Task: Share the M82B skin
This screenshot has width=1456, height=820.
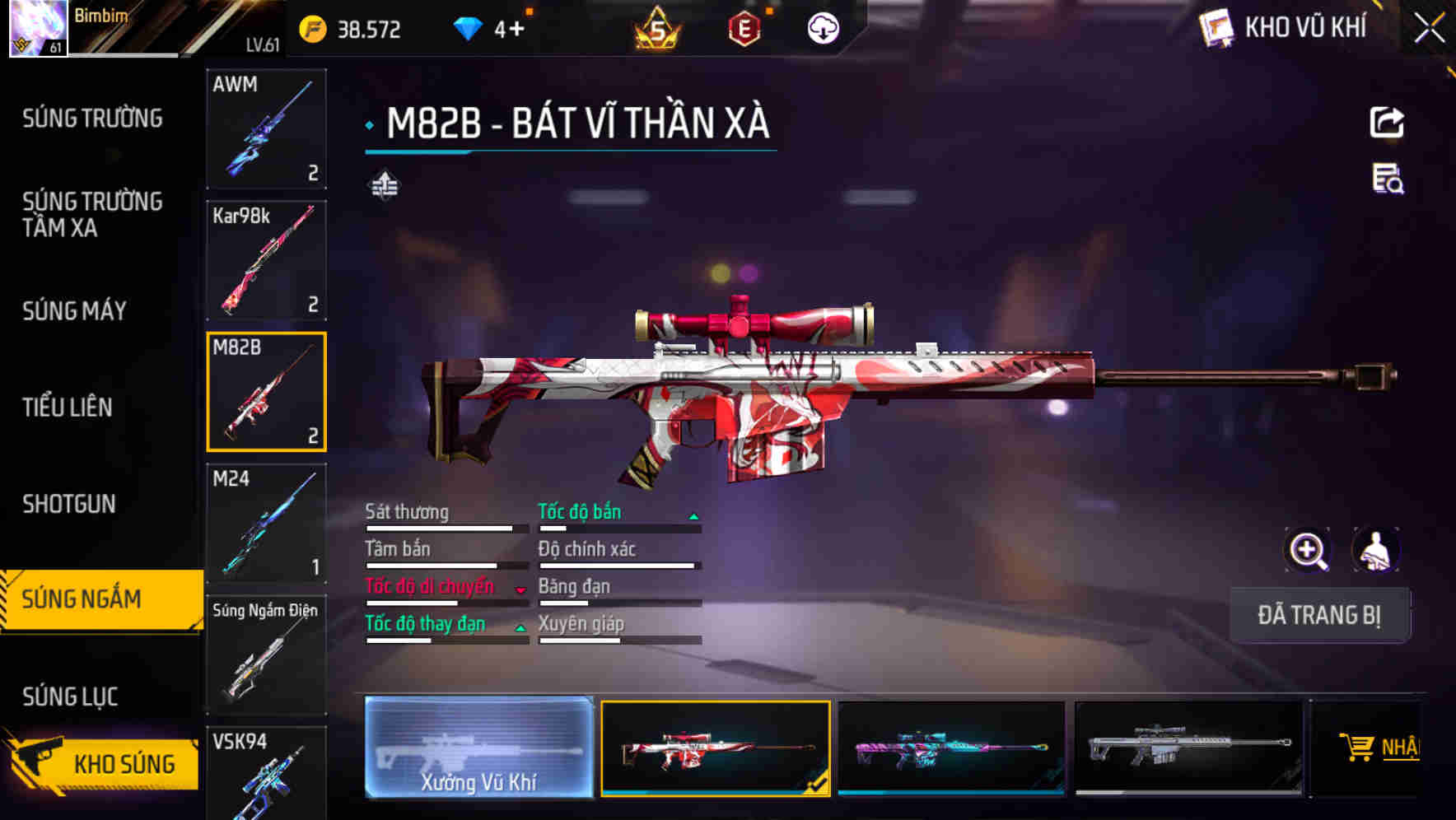Action: (x=1388, y=122)
